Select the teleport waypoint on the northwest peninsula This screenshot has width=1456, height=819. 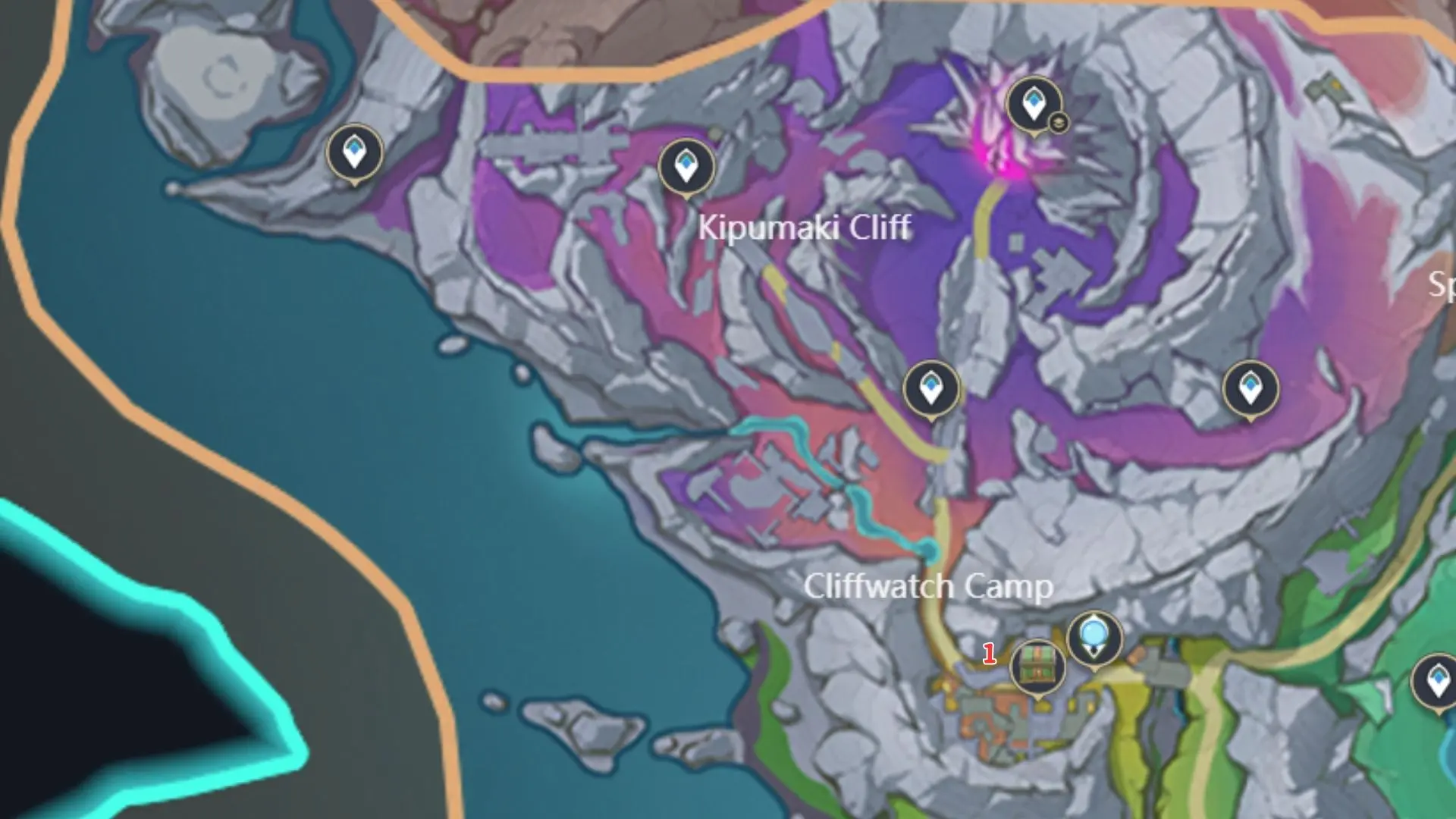click(353, 152)
